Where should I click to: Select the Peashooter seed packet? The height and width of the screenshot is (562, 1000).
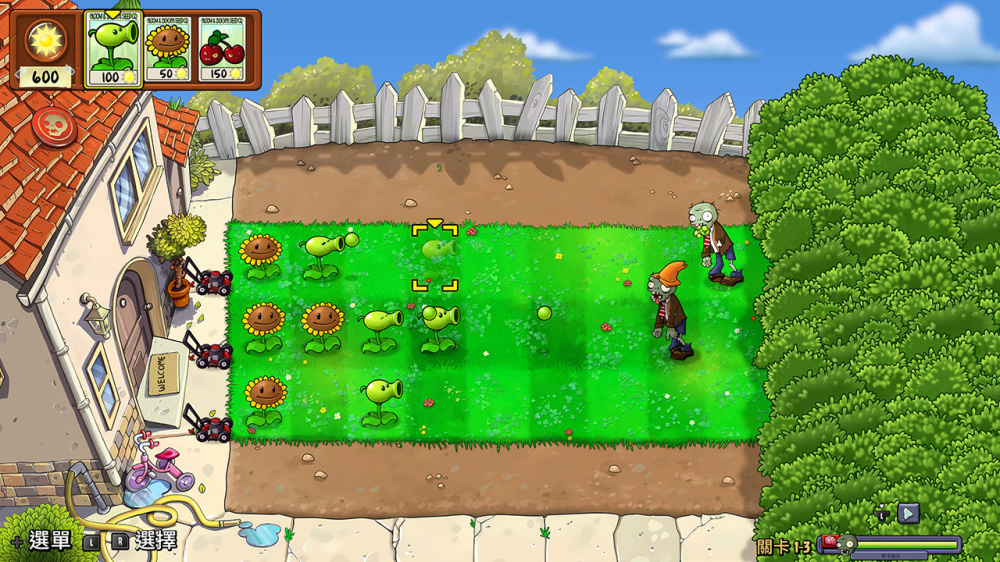[113, 49]
